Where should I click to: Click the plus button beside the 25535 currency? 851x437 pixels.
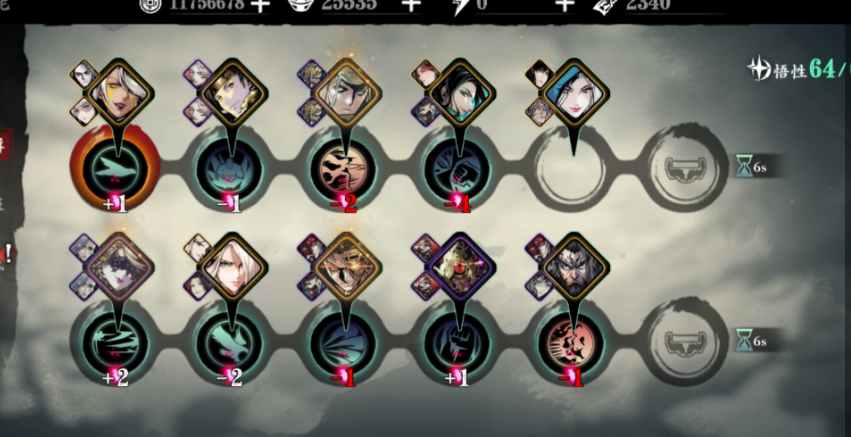tap(410, 5)
